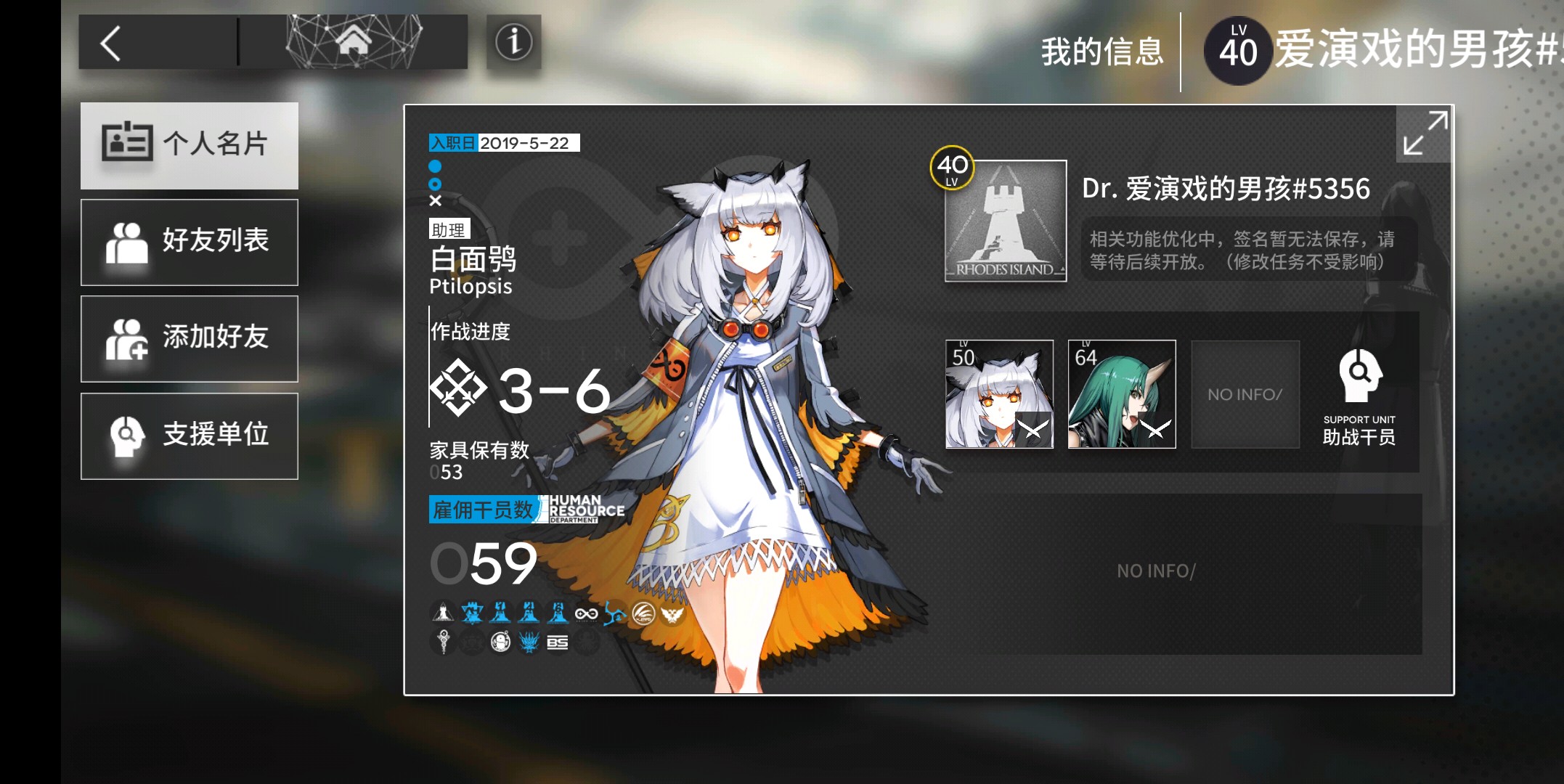Open the info (i) icon near the top bar
Screen dimensions: 1564x784
(513, 42)
